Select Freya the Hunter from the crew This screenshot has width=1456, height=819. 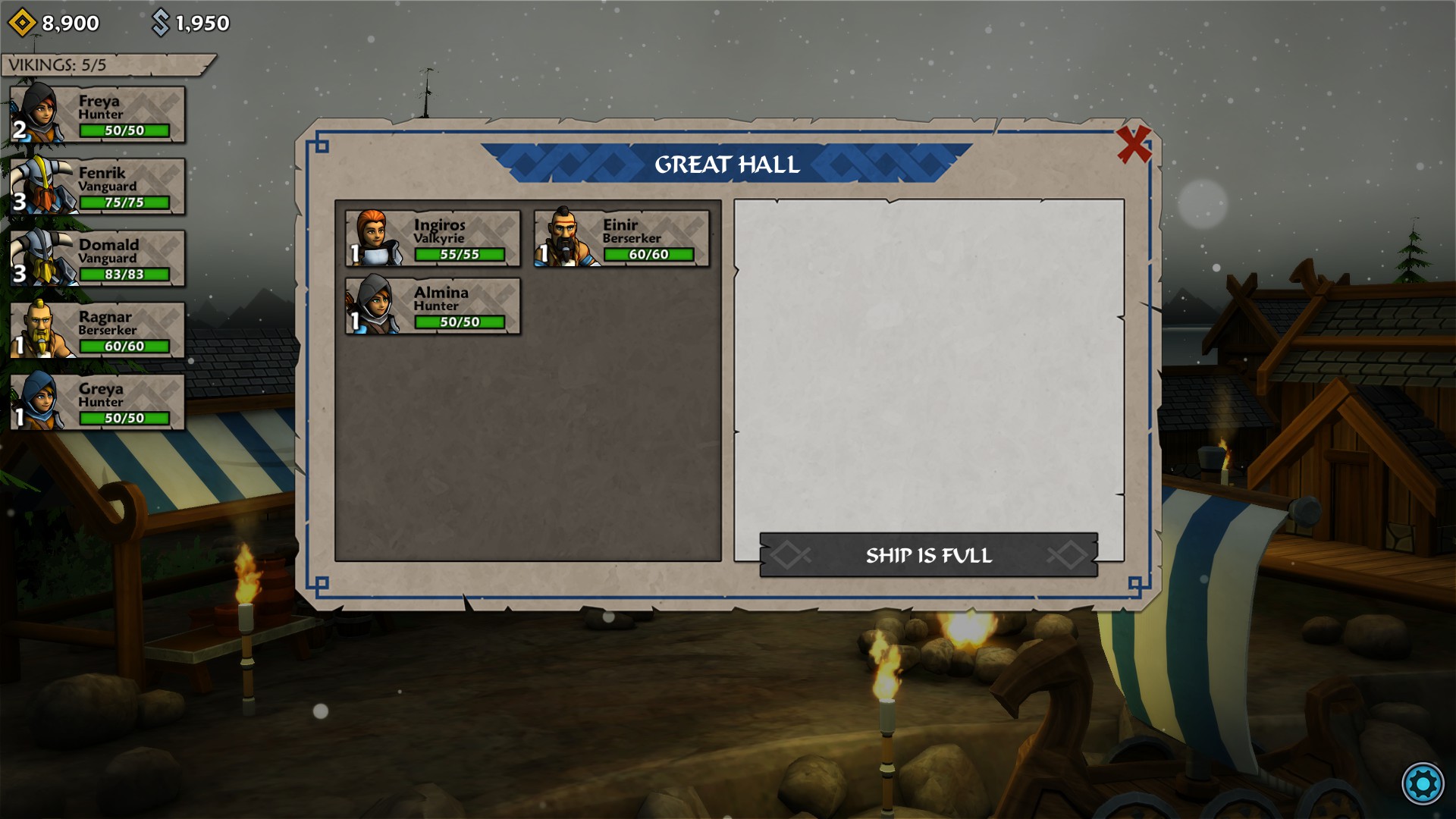pos(98,115)
